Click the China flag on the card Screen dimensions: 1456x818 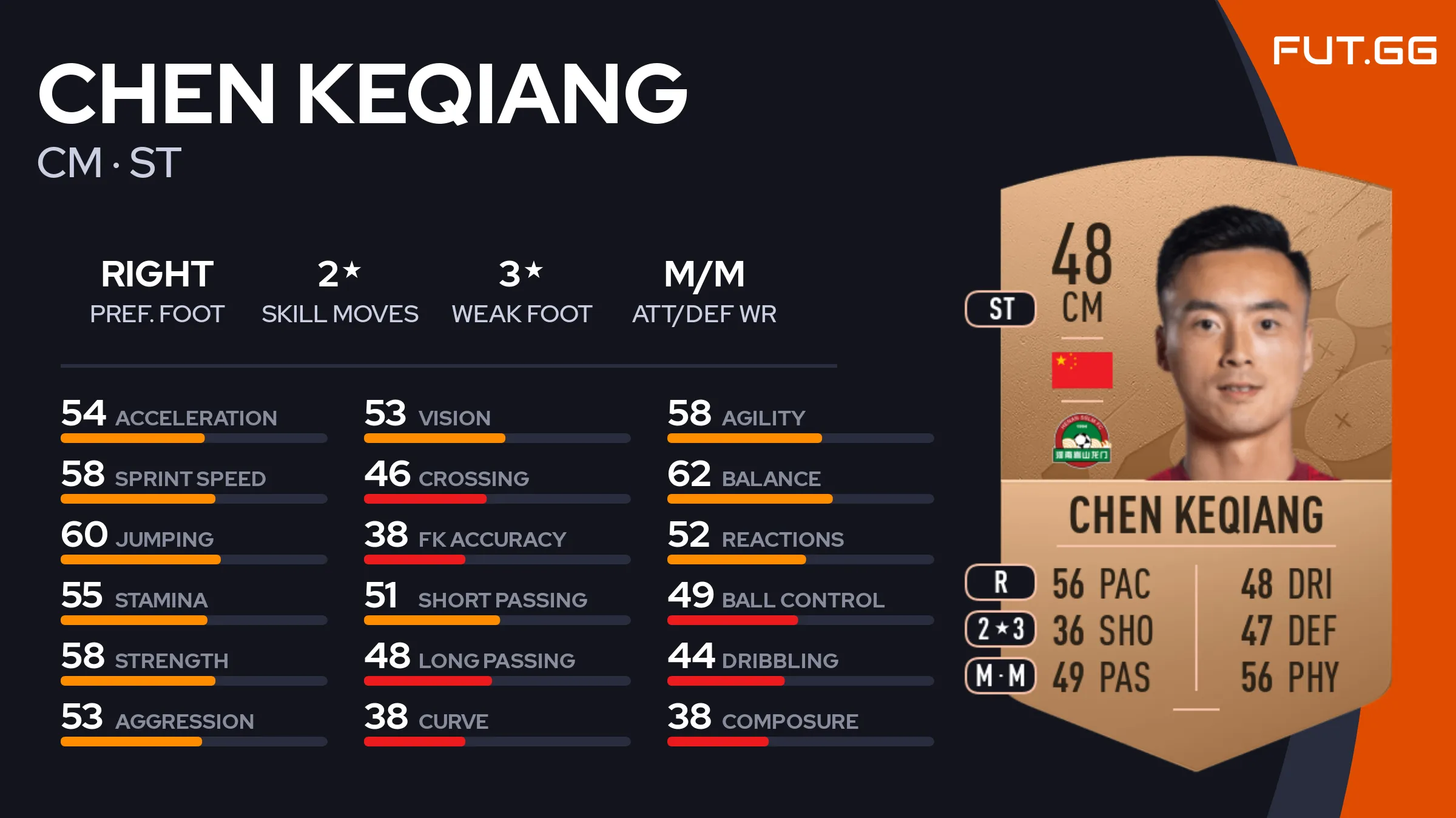[x=1082, y=370]
